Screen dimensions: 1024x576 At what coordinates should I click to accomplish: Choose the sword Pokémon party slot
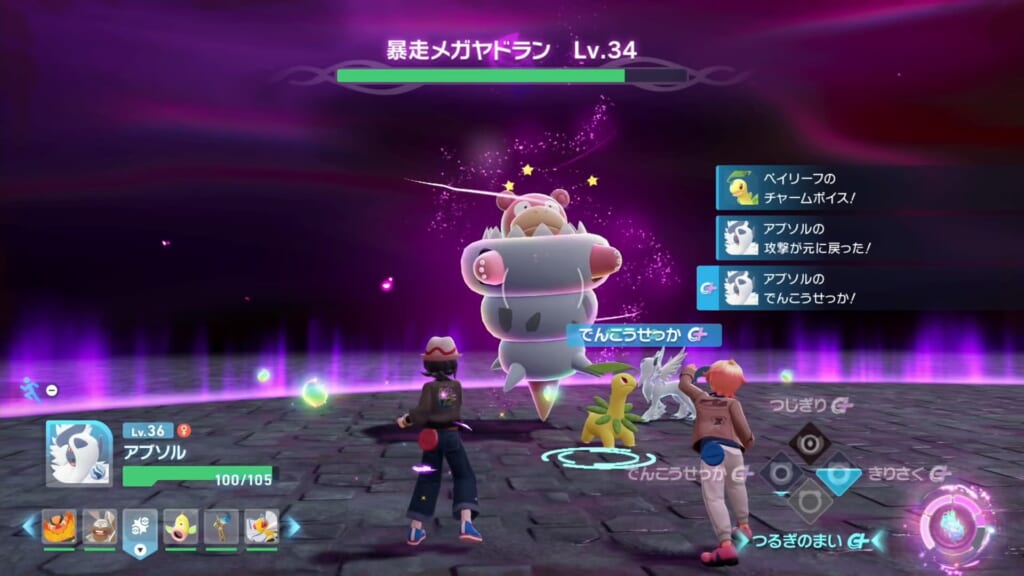point(221,526)
